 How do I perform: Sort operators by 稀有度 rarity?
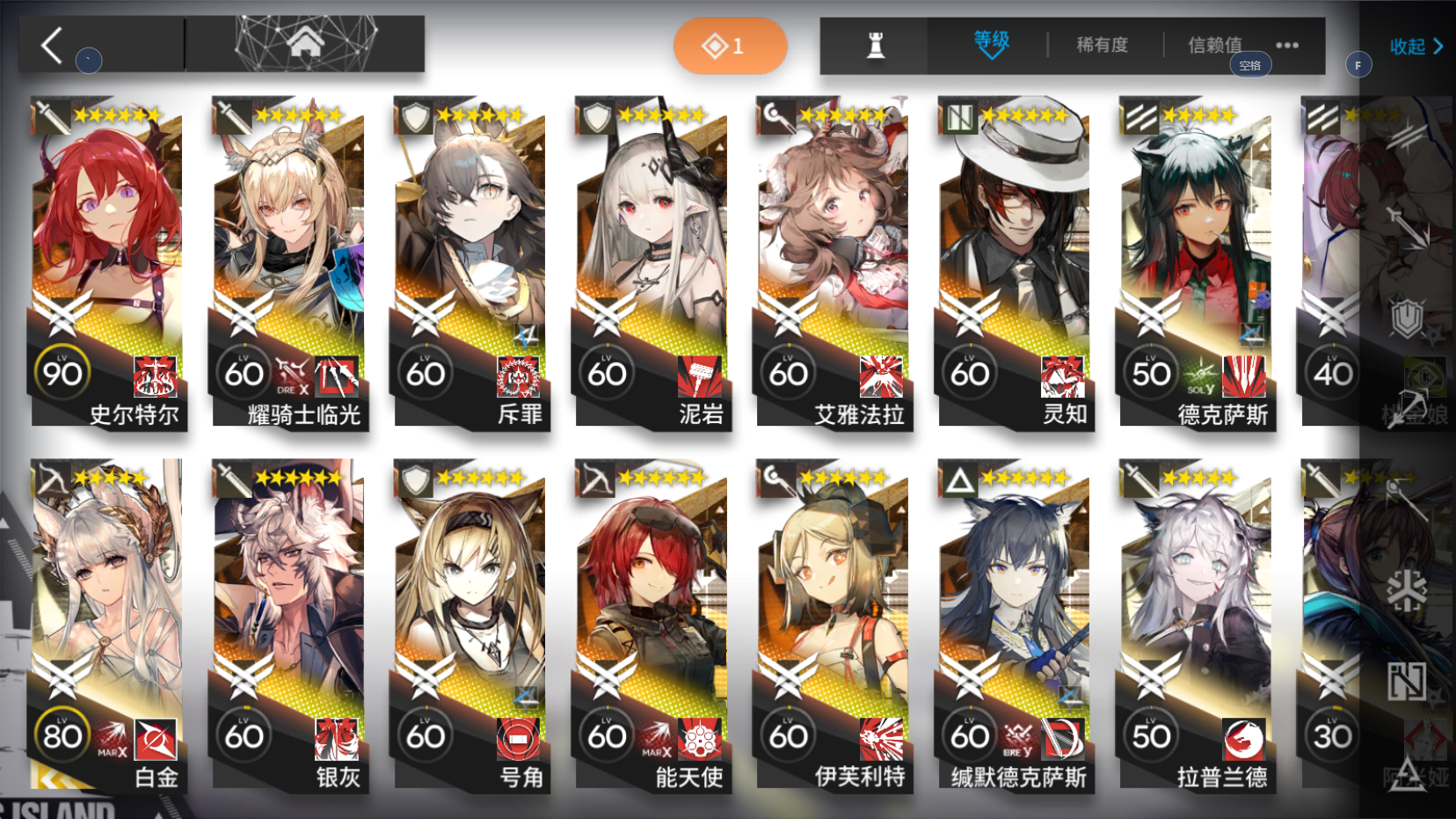click(x=1102, y=45)
